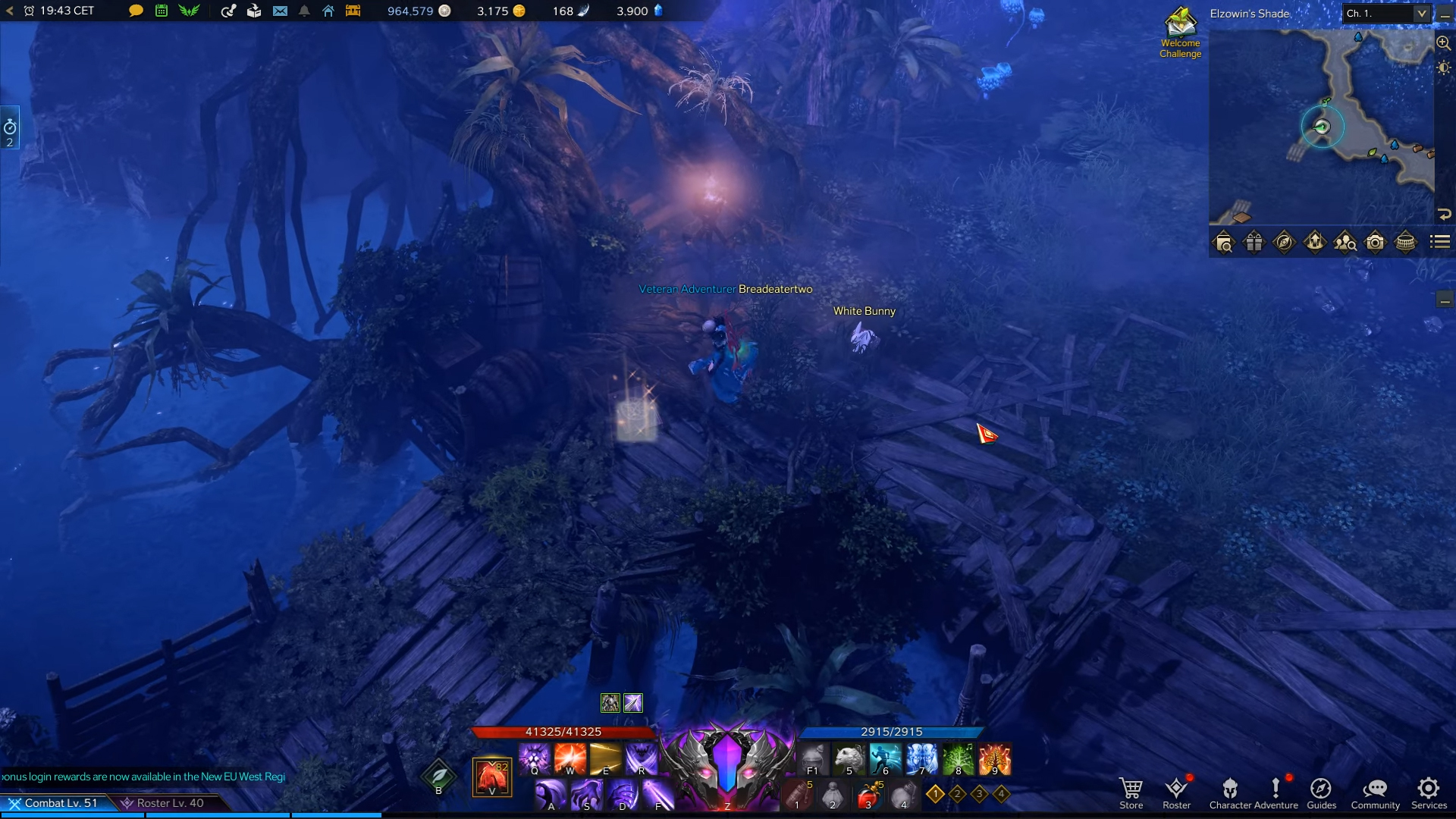Click the camera screenshot icon below minimap
1456x819 pixels.
tap(1375, 243)
